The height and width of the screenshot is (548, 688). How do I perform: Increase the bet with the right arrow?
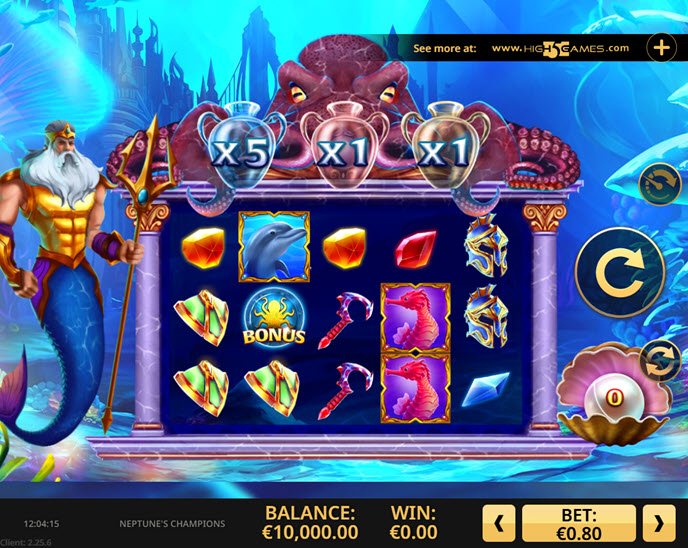[x=658, y=523]
